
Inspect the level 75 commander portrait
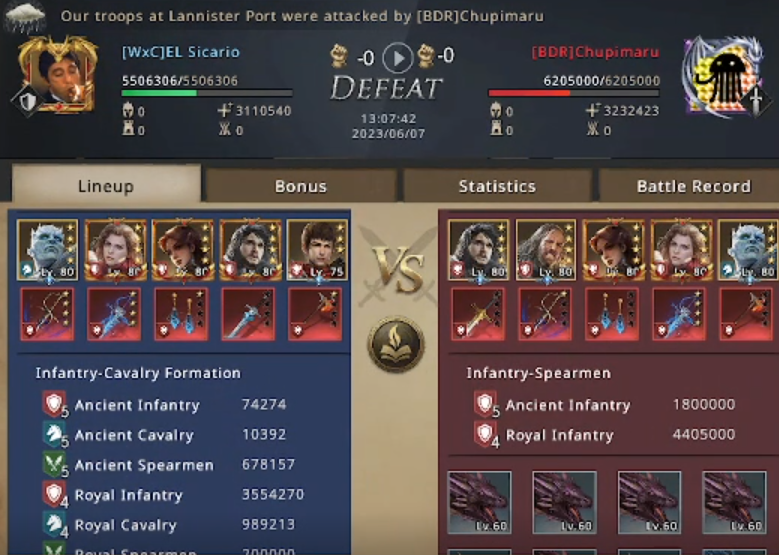[x=317, y=250]
